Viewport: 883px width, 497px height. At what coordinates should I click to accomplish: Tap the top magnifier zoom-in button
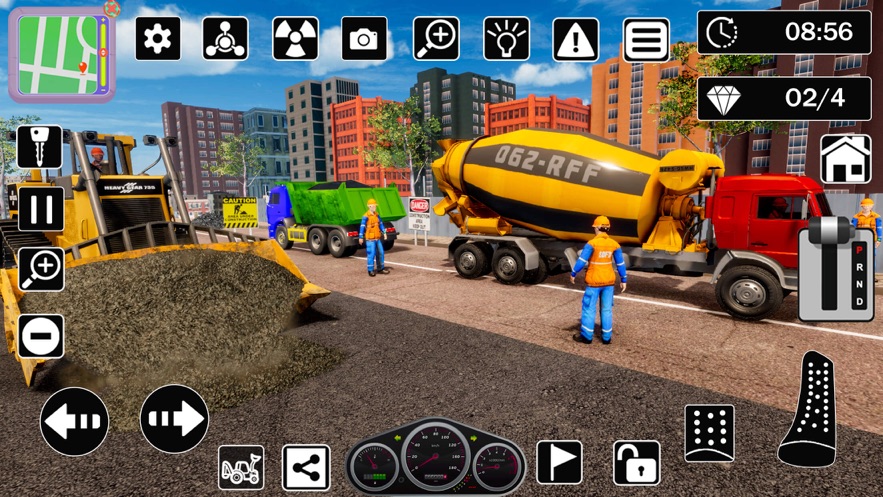pos(436,38)
